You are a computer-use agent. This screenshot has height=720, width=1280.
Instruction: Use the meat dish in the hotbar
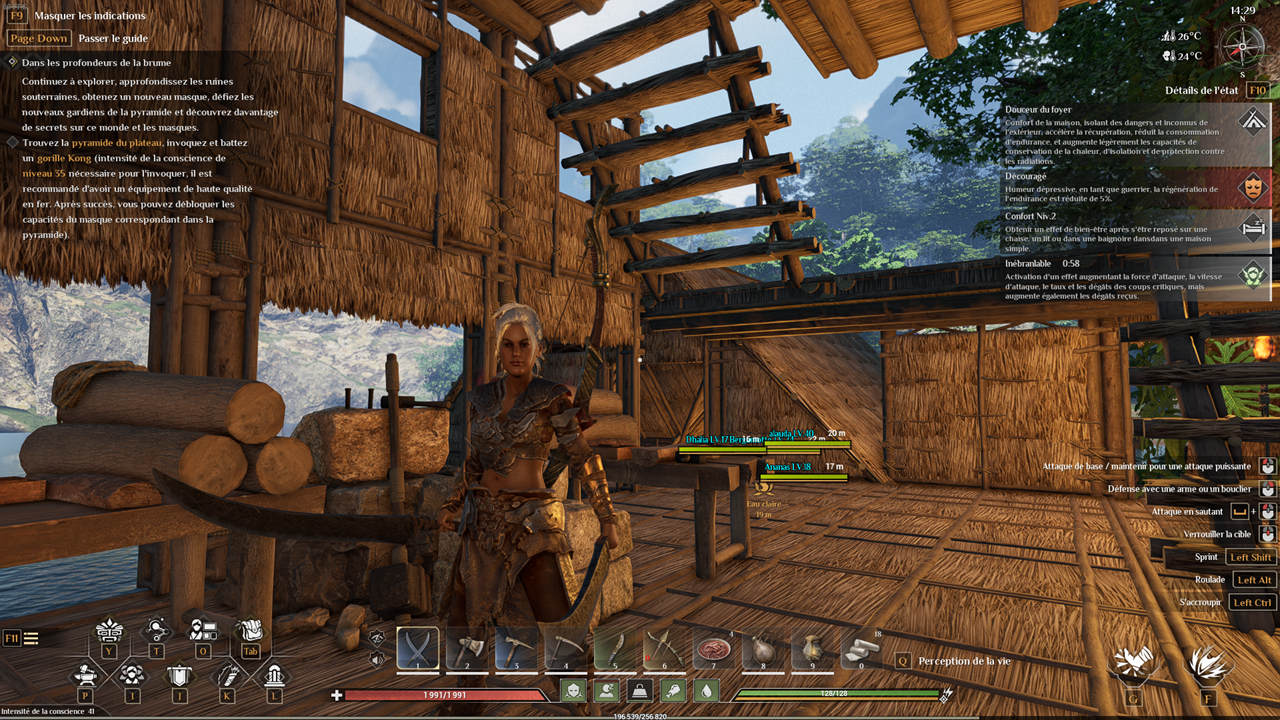coord(713,648)
